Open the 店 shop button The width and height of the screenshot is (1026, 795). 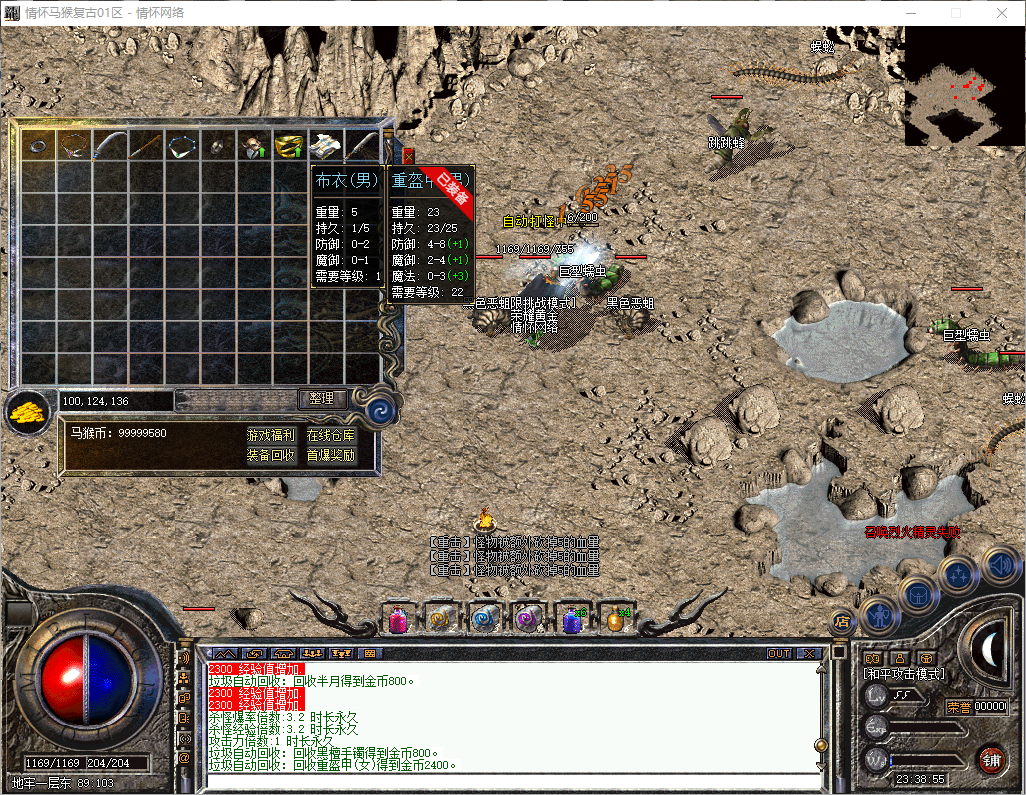click(x=840, y=622)
